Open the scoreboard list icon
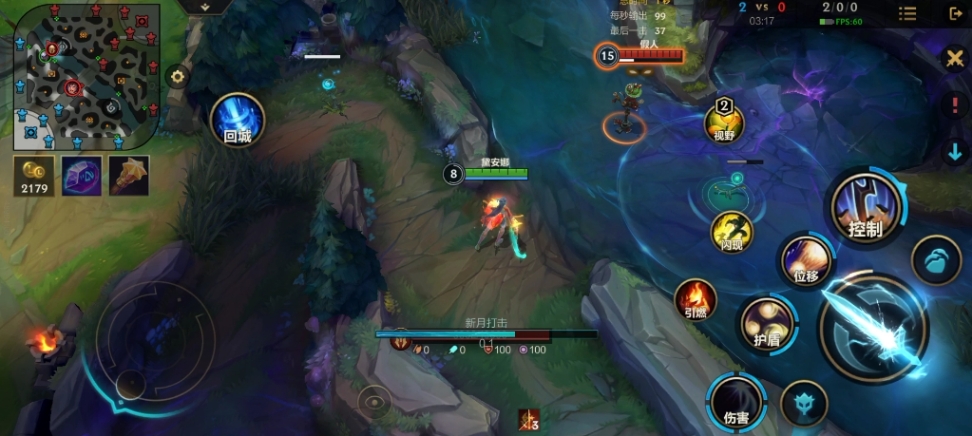This screenshot has height=436, width=972. click(x=907, y=13)
